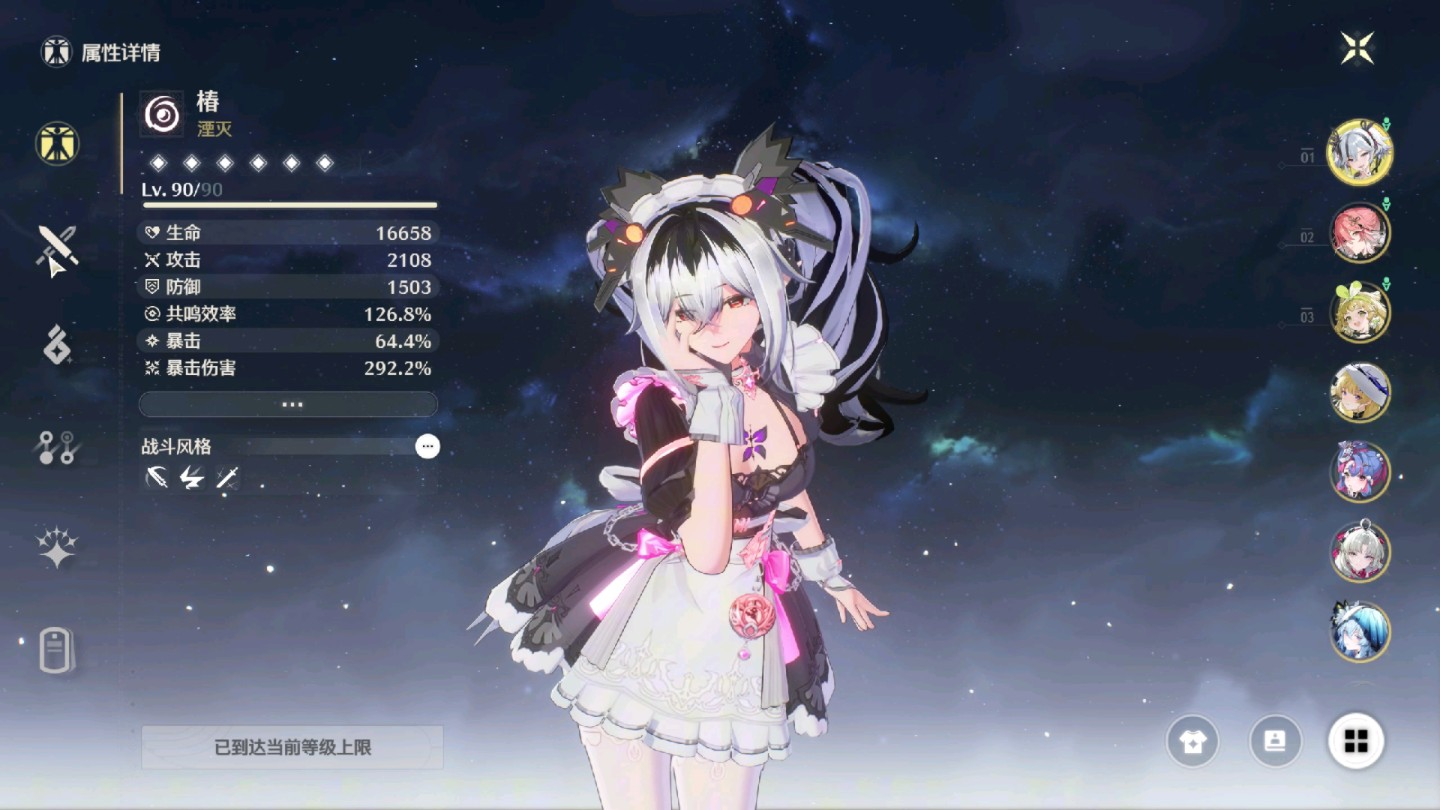
Task: Expand 战斗风格 options via circular '...' button
Action: pyautogui.click(x=428, y=446)
